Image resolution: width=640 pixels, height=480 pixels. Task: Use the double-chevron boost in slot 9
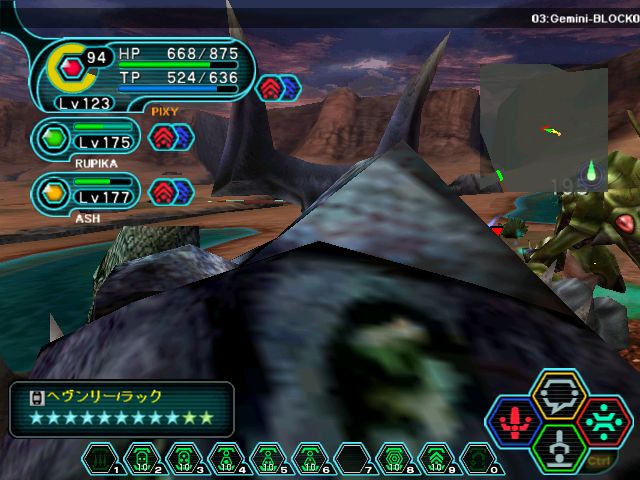click(x=435, y=459)
